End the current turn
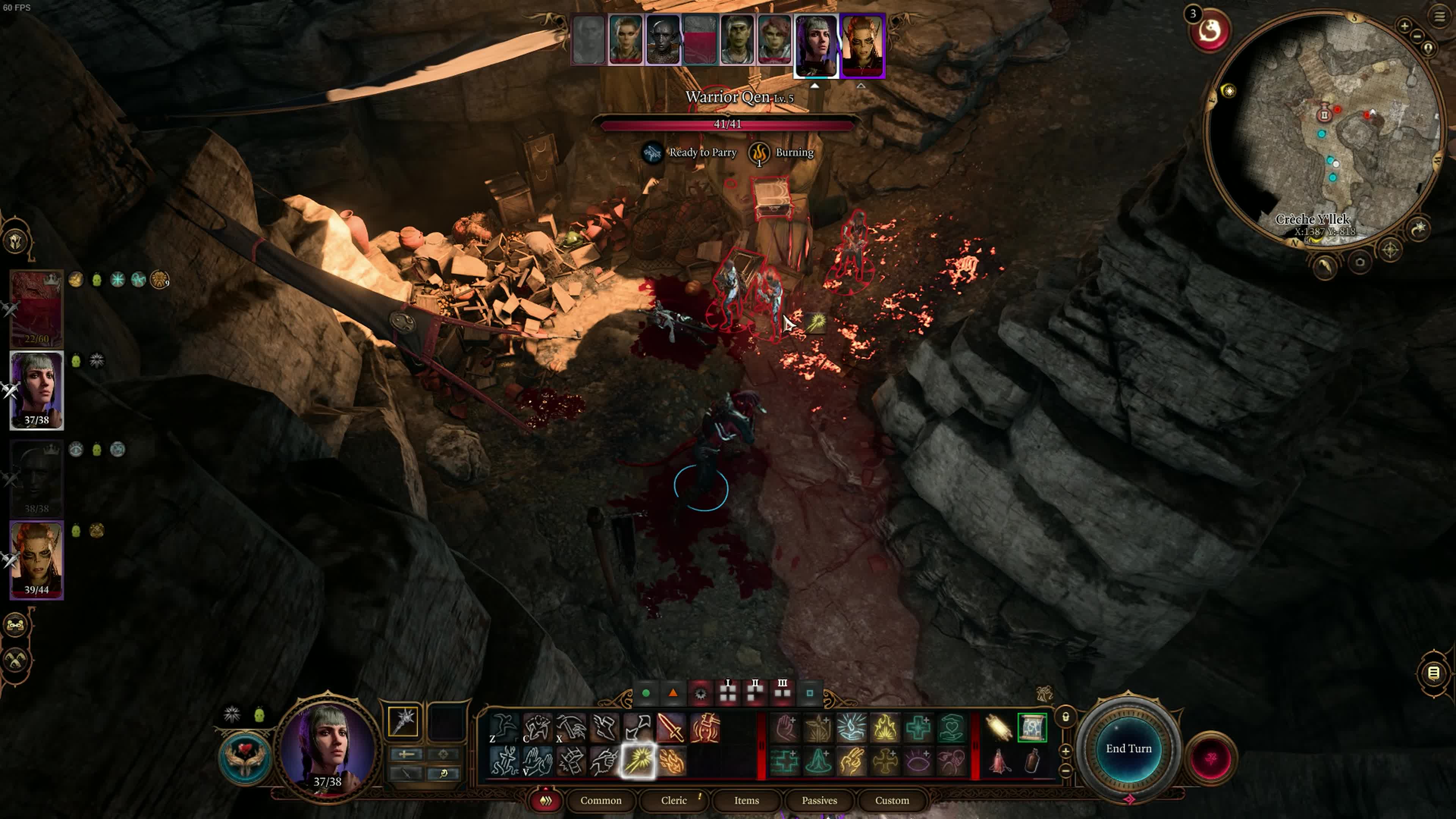Screen dimensions: 1456x819 click(x=1128, y=748)
